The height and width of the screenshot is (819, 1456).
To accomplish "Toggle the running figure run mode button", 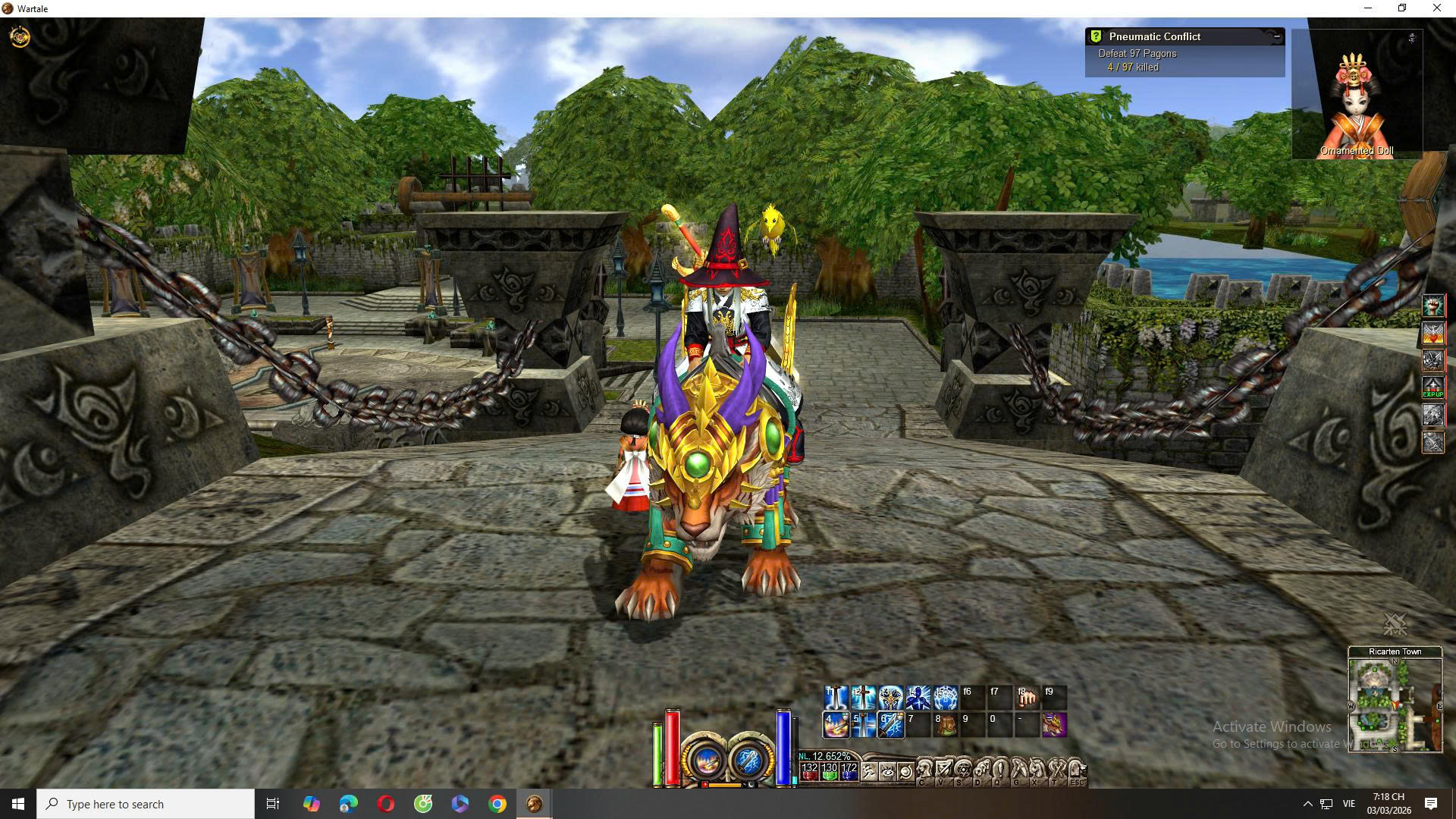I will point(868,773).
